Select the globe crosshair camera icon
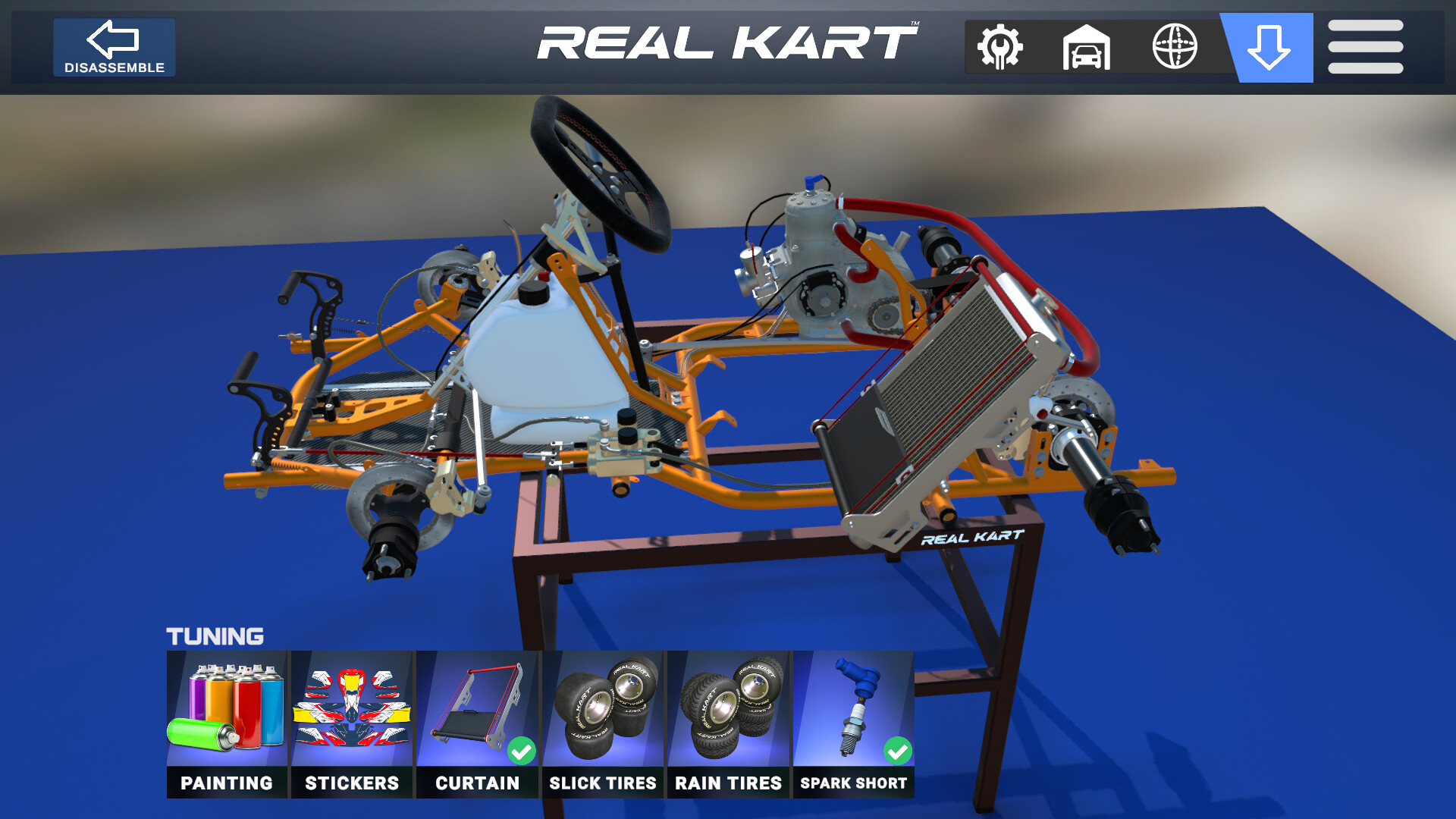 click(1176, 47)
